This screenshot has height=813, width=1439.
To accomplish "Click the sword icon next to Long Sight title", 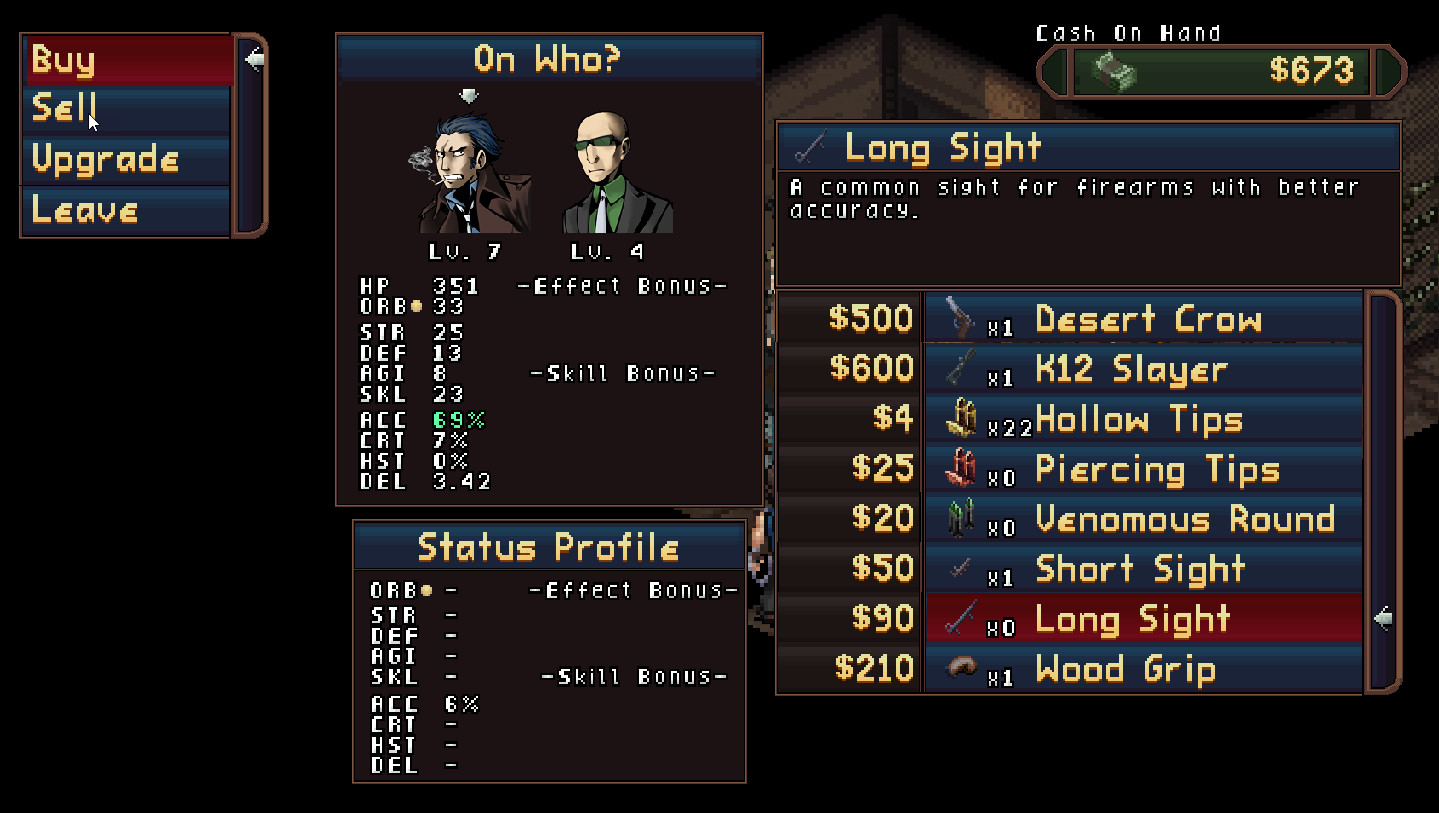I will pyautogui.click(x=809, y=147).
